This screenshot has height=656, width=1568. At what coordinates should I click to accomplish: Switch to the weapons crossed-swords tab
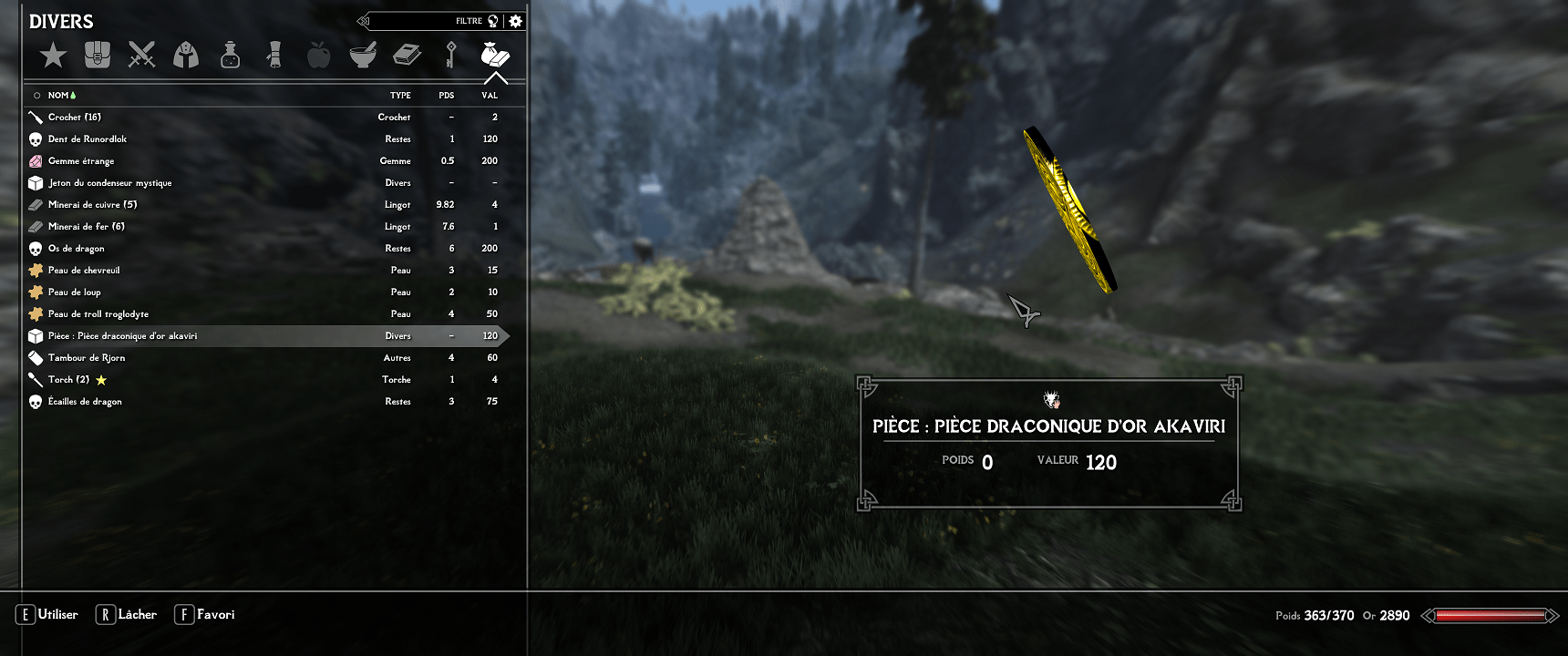(x=141, y=56)
